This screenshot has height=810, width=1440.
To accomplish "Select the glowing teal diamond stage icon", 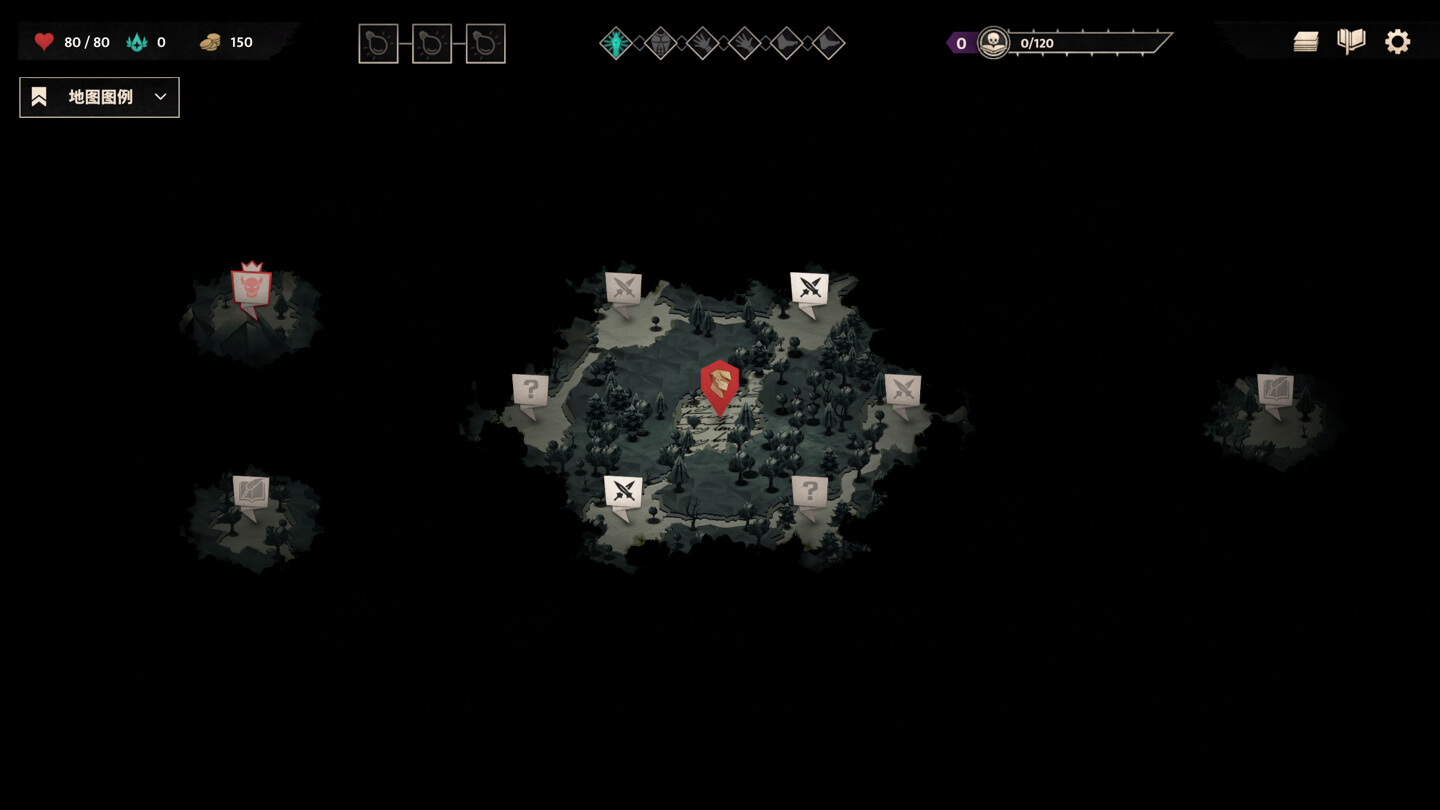I will [616, 43].
